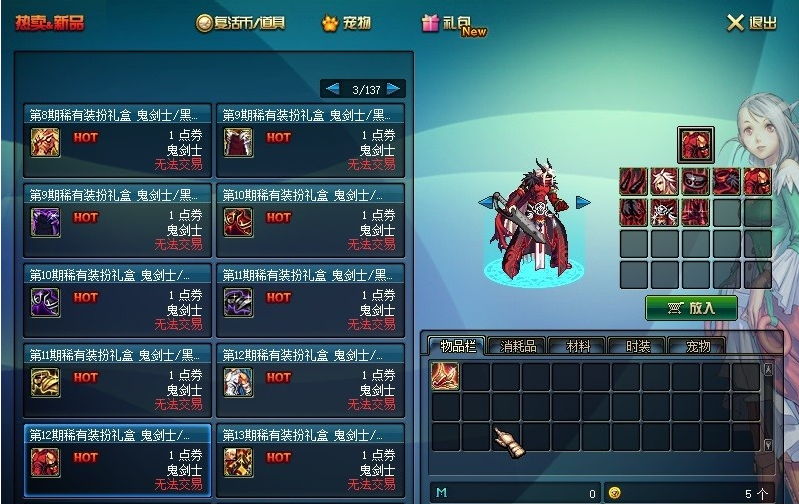
Task: Open the 热卖&新品 hot sale section
Action: (49, 22)
